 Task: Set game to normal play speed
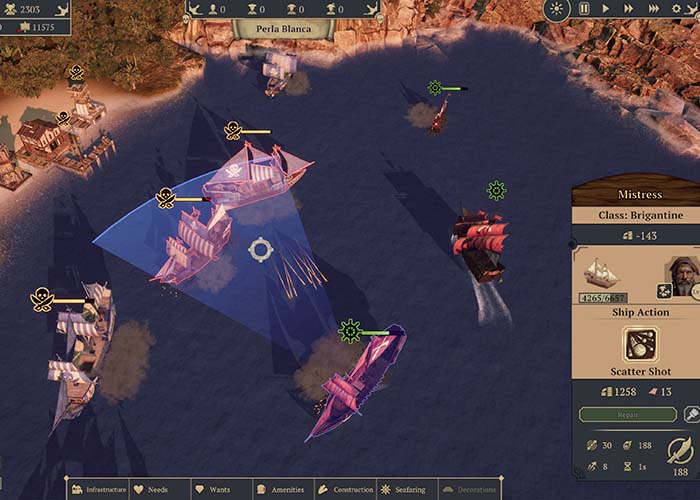(605, 9)
